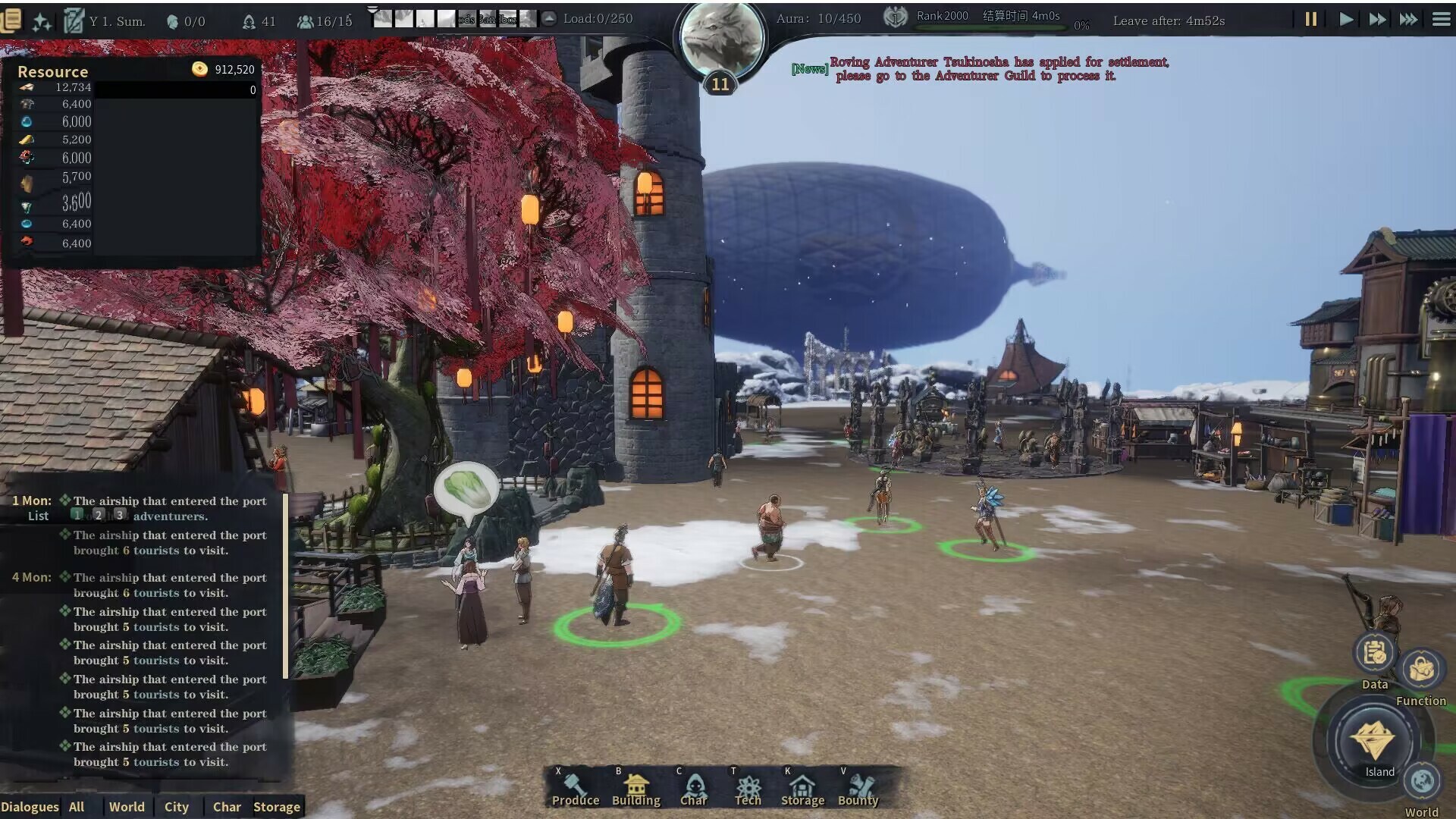
Task: Pause the game with the pause control
Action: (x=1311, y=20)
